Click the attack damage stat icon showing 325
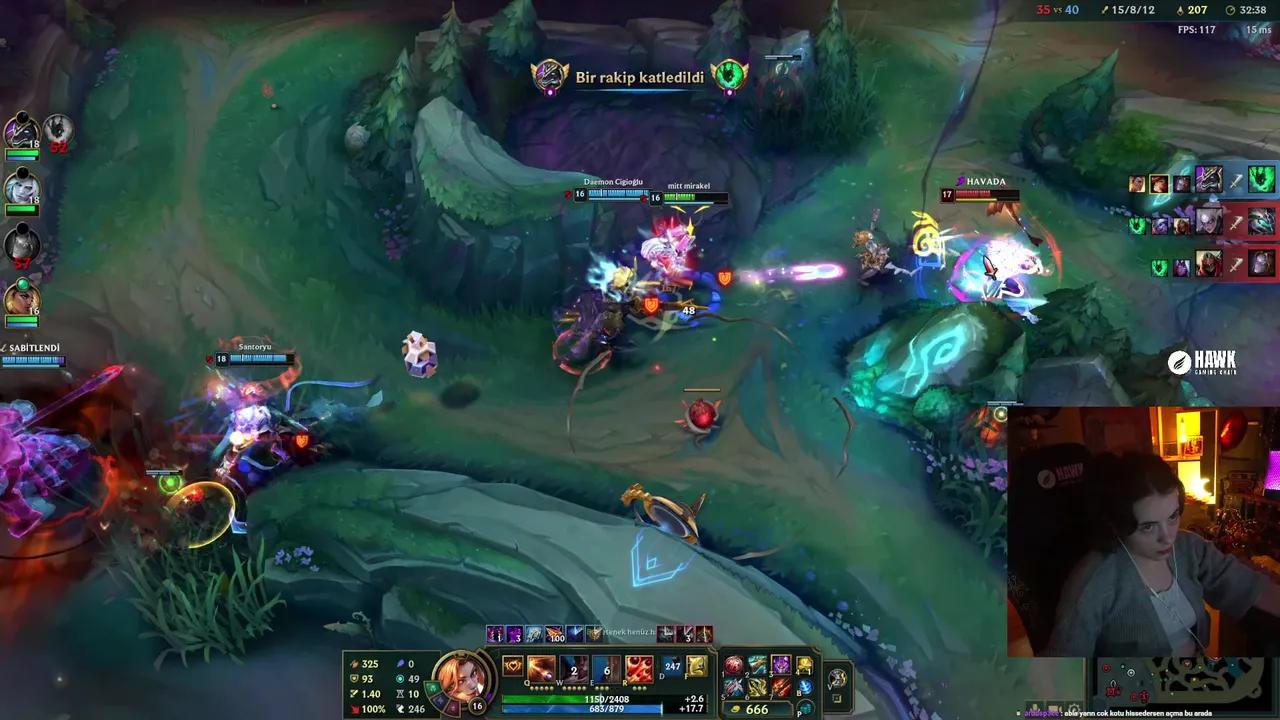Screen dimensions: 1280x720 pyautogui.click(x=354, y=663)
